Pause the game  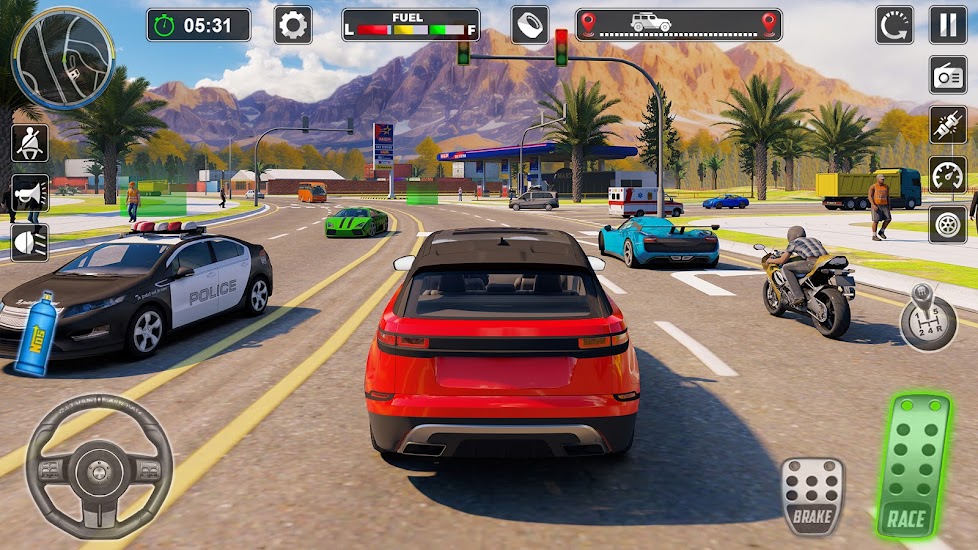pos(948,25)
